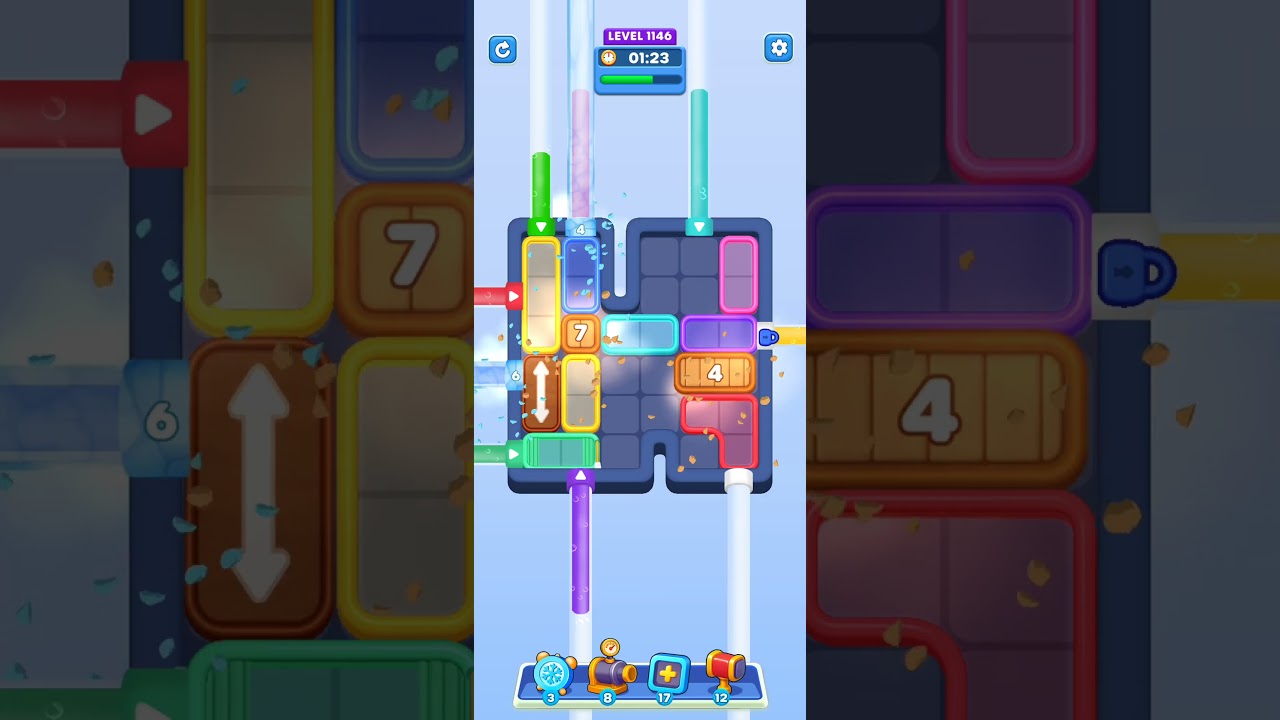Tap the blue key icon on the right
Image resolution: width=1280 pixels, height=720 pixels.
point(771,337)
